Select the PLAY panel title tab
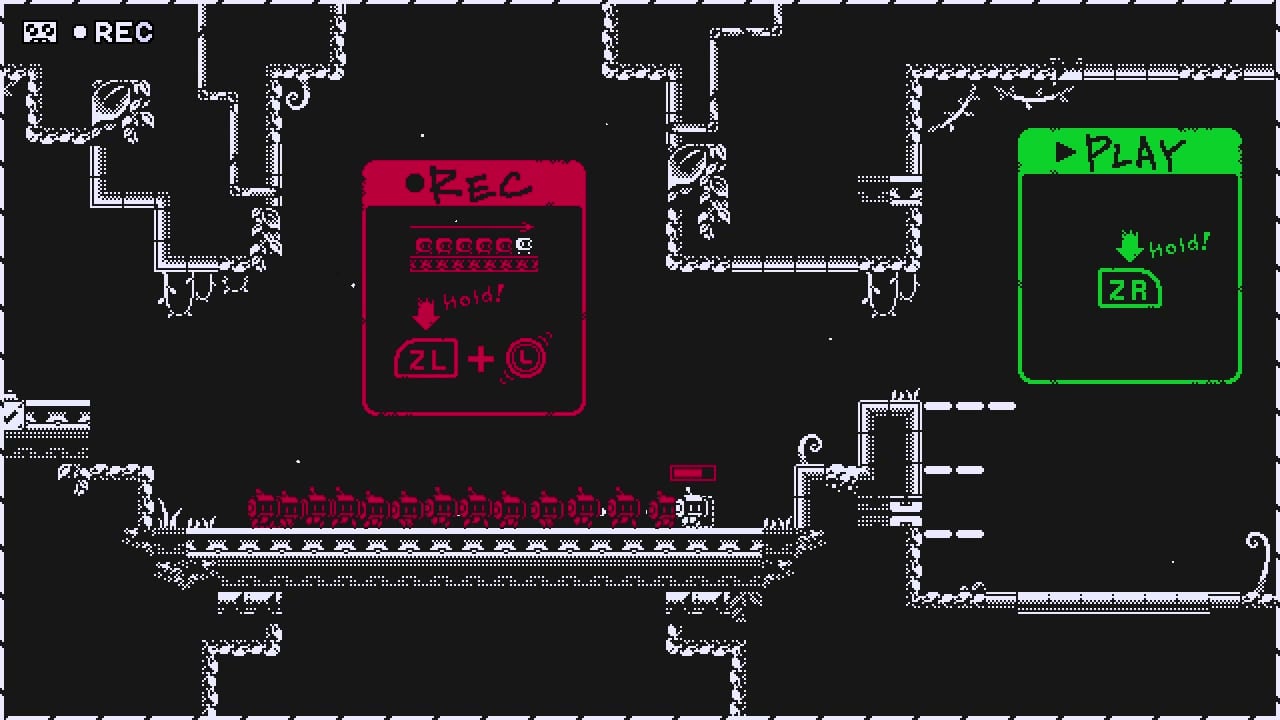The height and width of the screenshot is (720, 1280). [x=1130, y=152]
